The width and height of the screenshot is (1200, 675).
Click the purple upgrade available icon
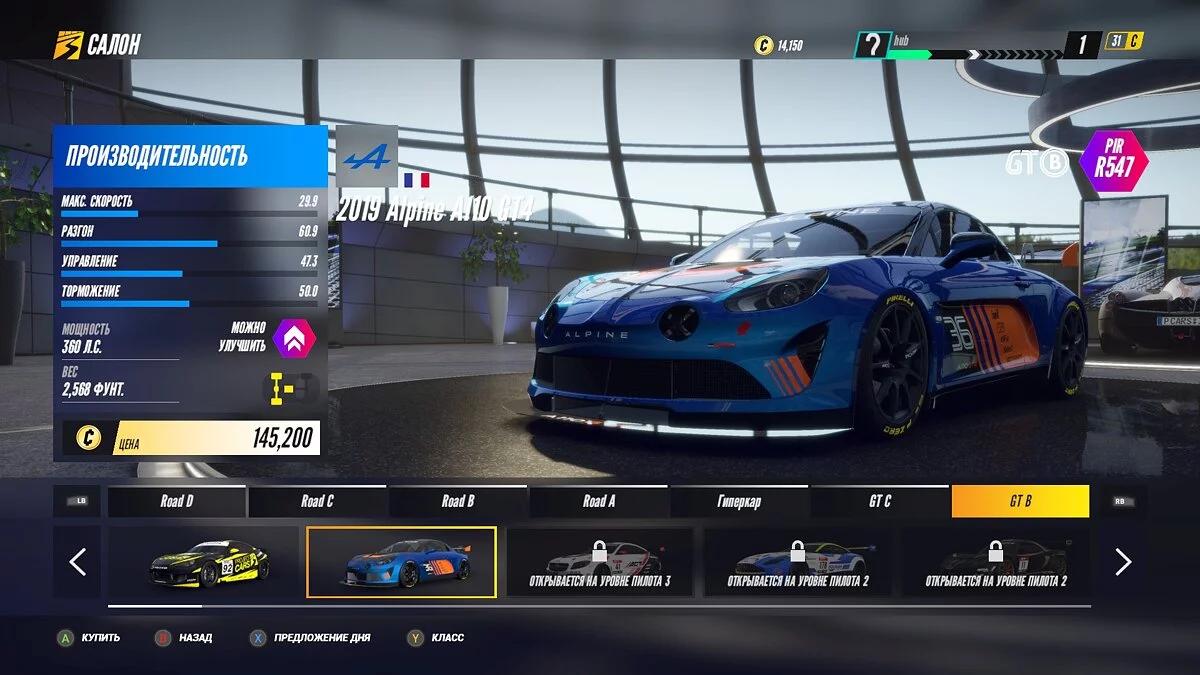tap(294, 337)
